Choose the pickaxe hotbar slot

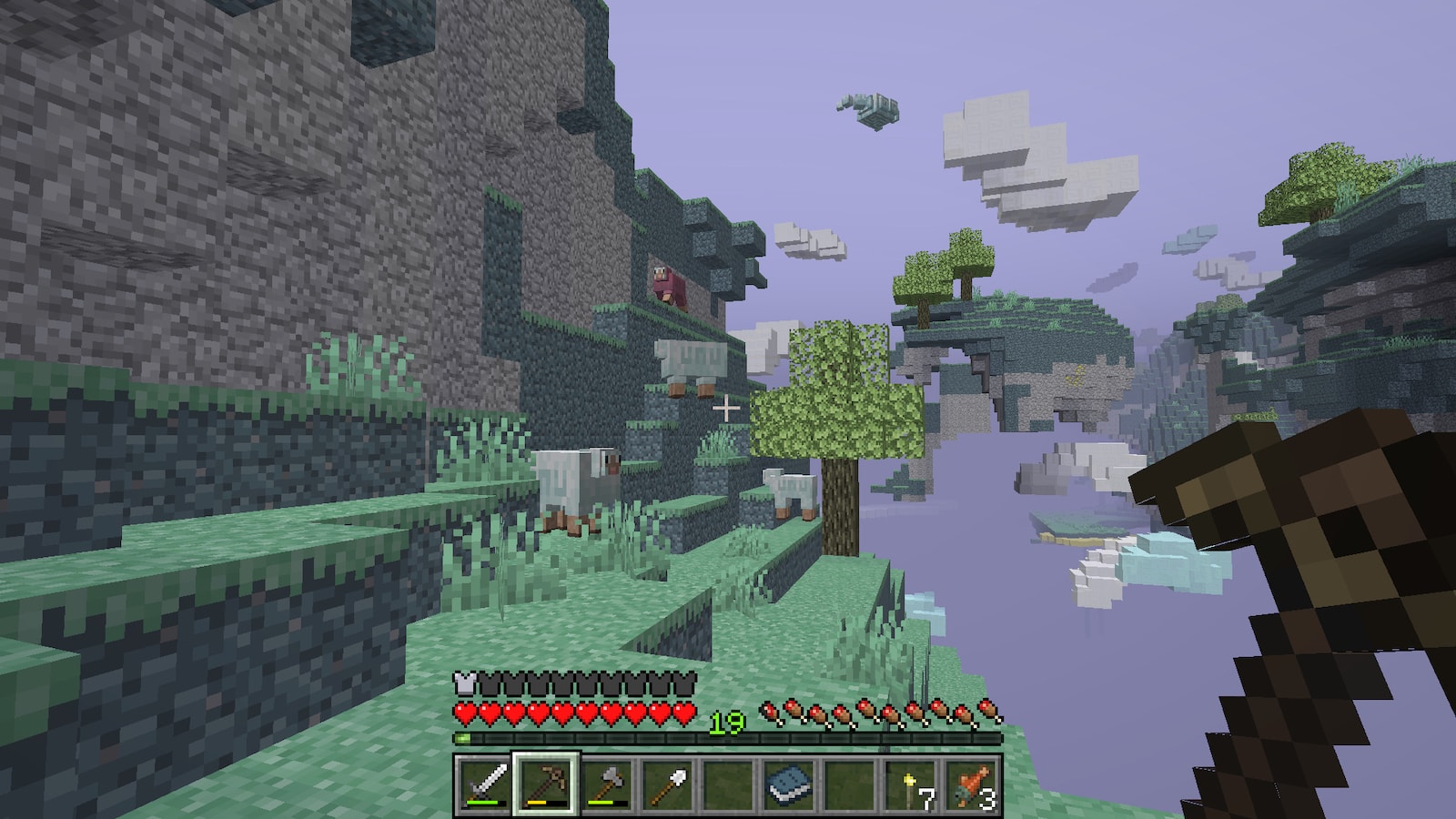click(x=545, y=784)
